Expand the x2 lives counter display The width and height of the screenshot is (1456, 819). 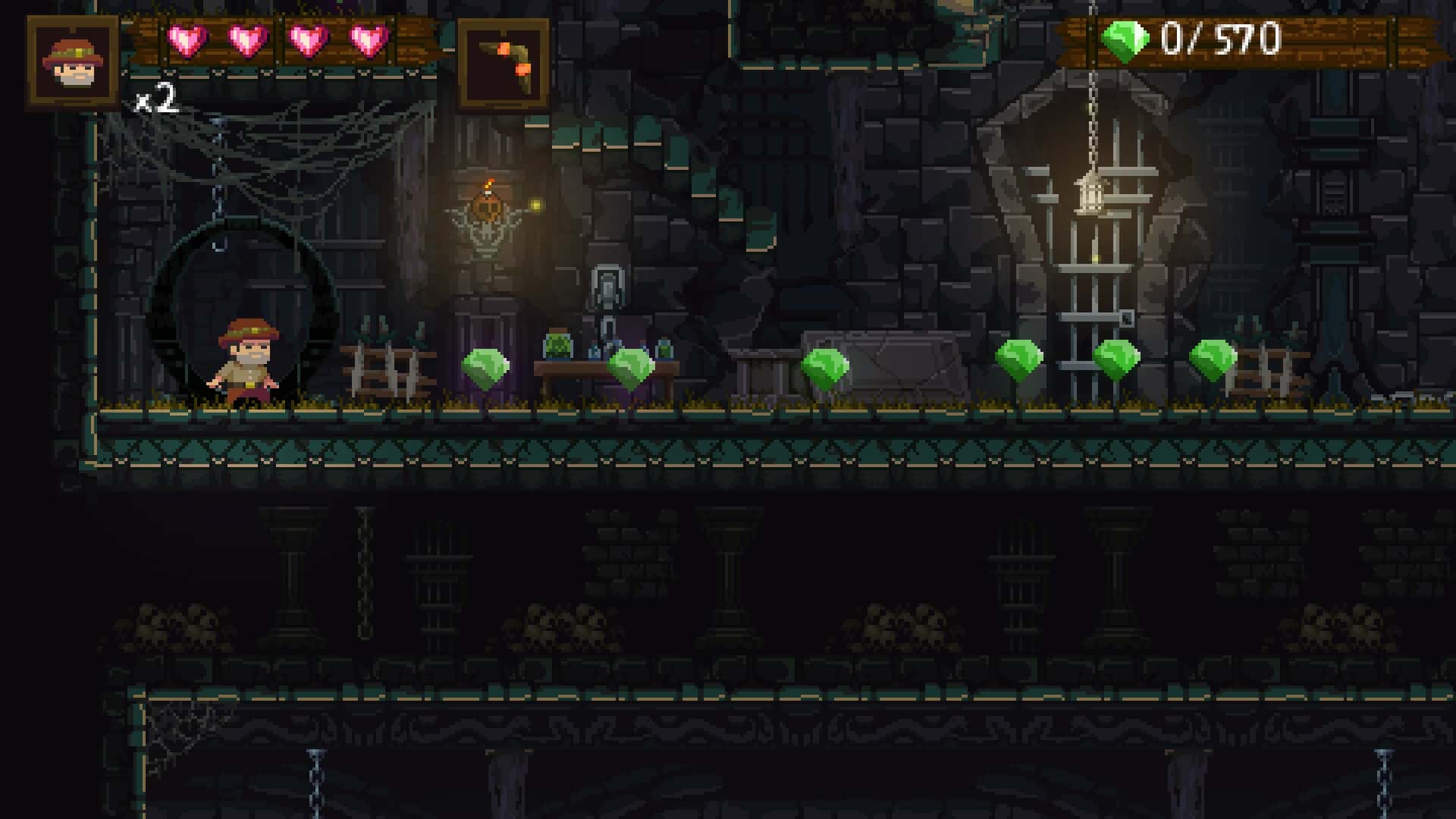(155, 99)
